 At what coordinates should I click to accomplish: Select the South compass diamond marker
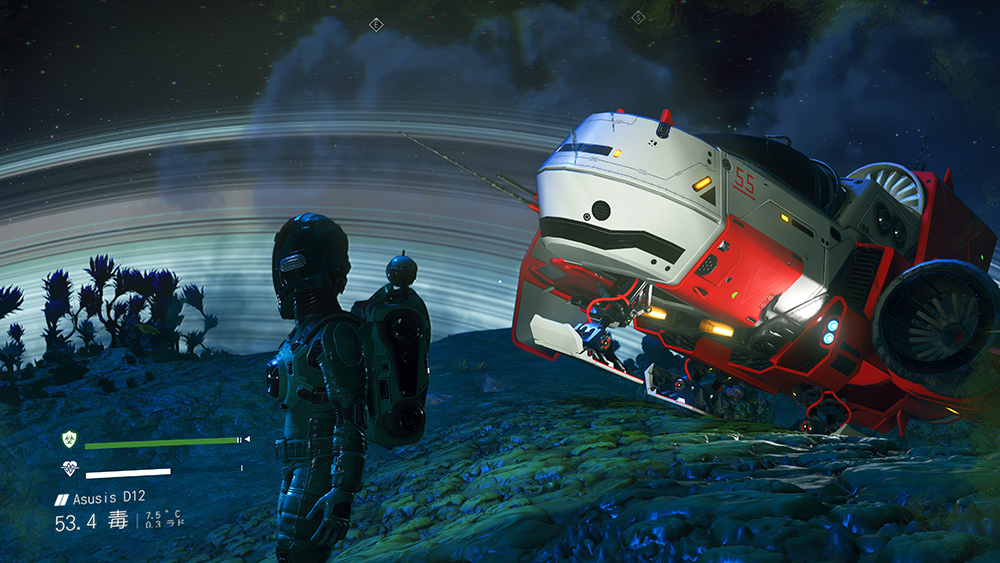pyautogui.click(x=638, y=16)
